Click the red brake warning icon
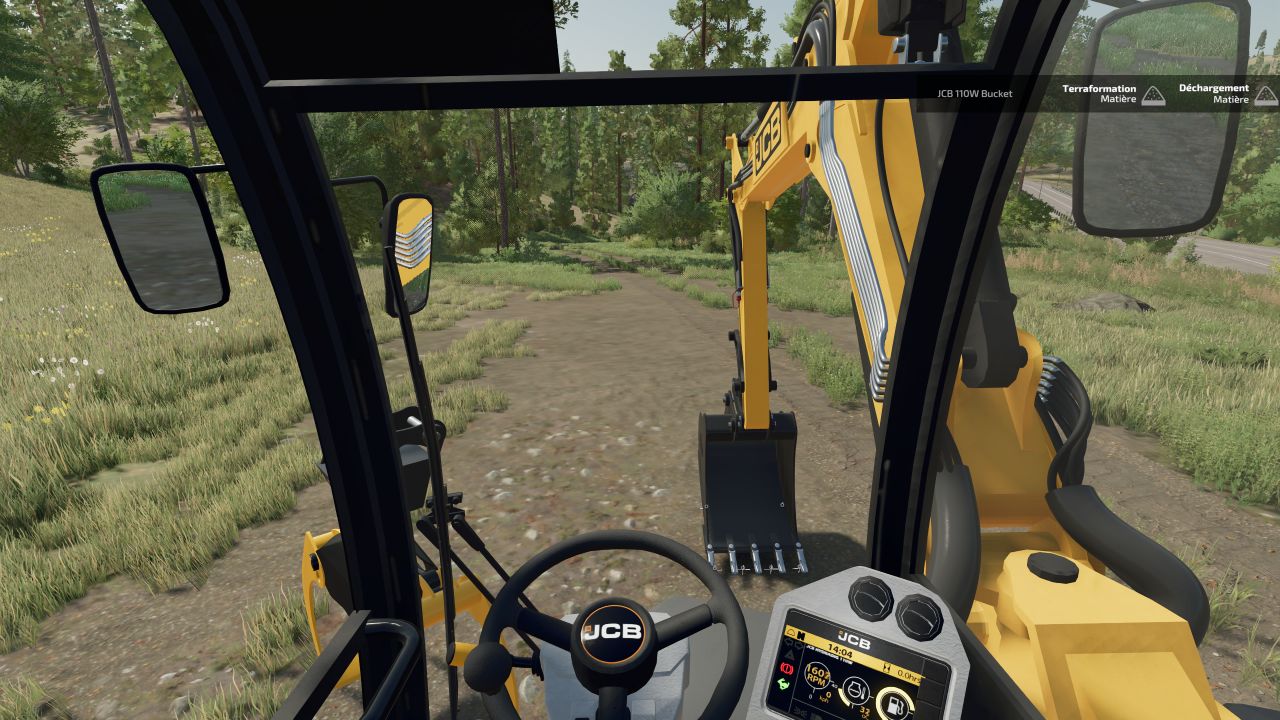This screenshot has height=720, width=1280. [786, 669]
